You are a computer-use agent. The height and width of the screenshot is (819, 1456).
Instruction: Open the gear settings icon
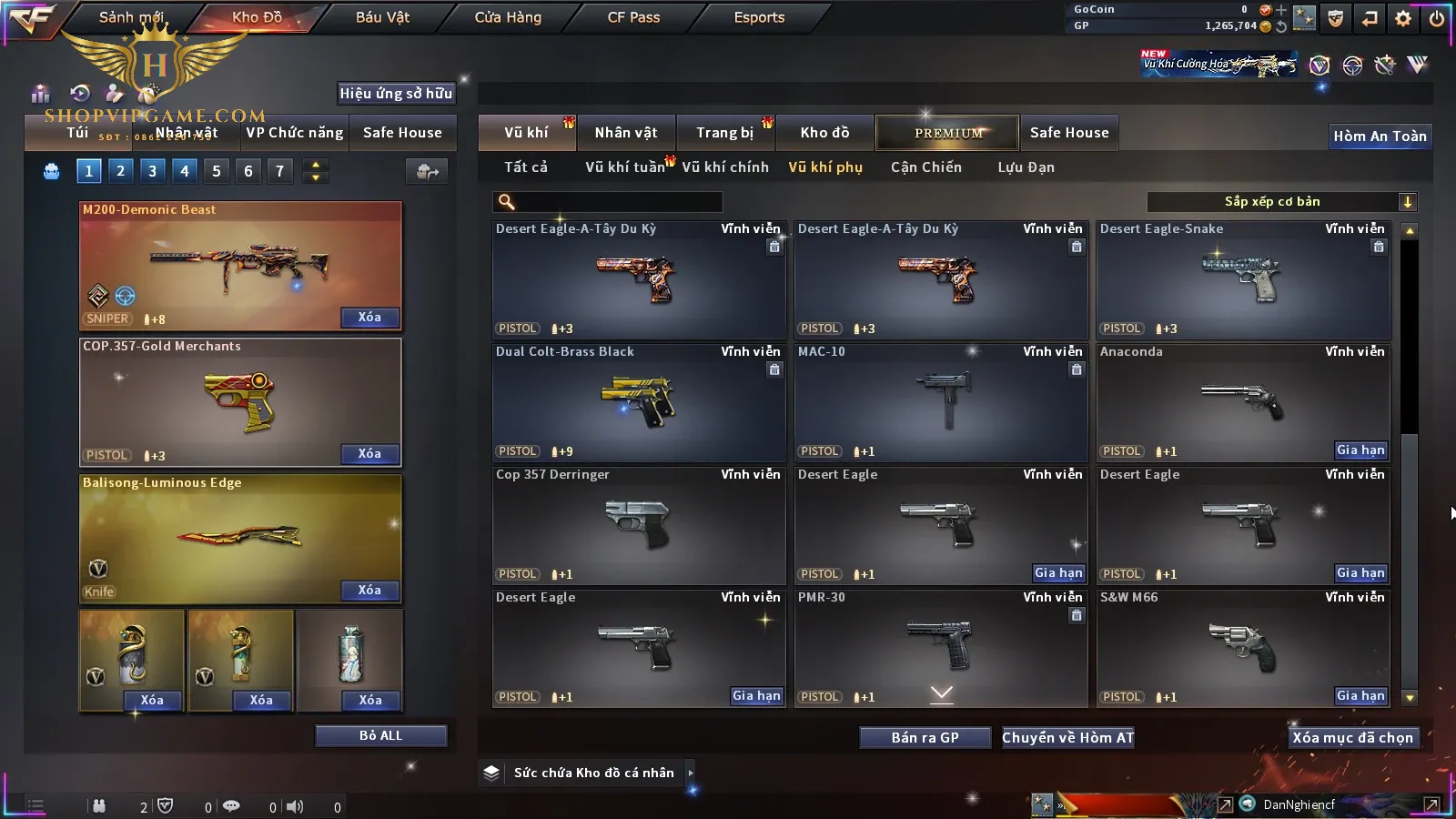coord(1403,18)
